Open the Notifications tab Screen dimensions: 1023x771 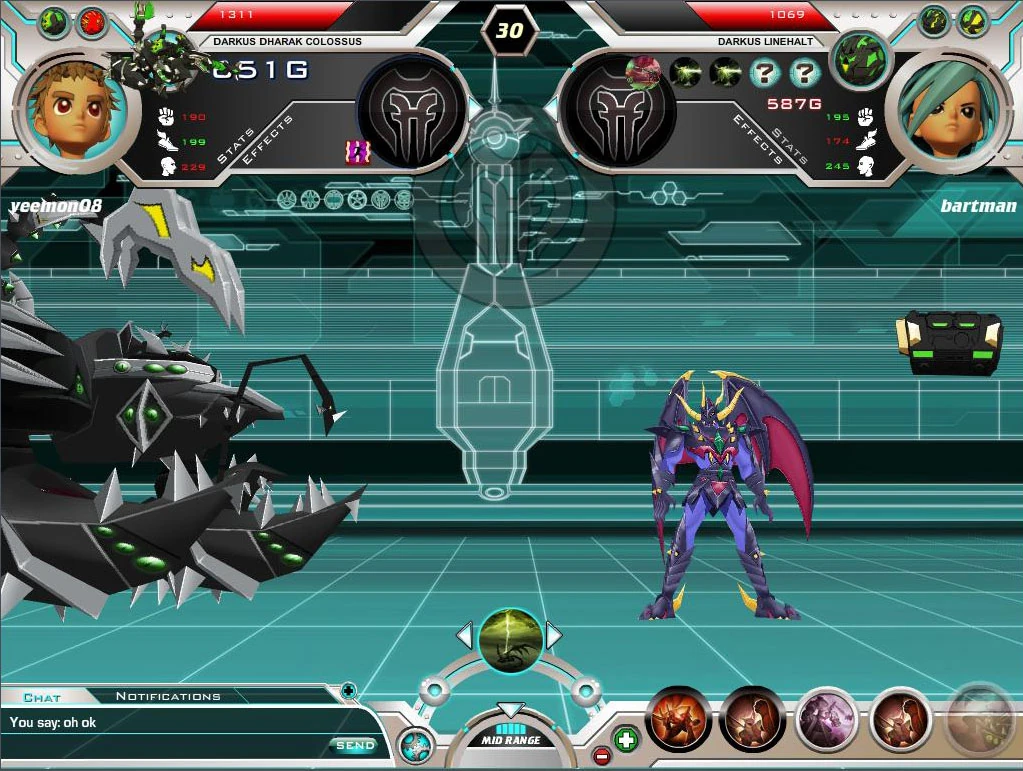pos(168,696)
